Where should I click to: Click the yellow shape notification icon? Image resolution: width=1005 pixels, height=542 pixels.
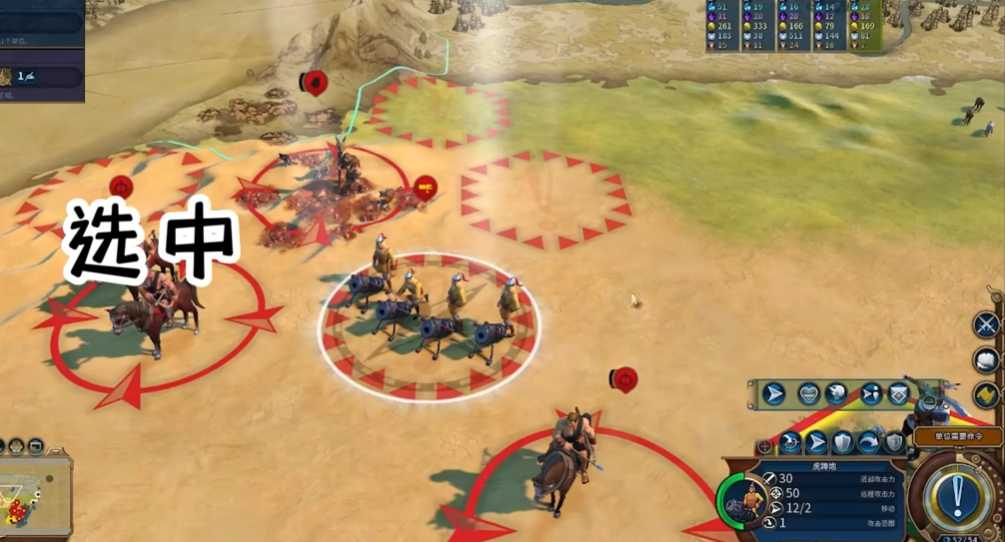coord(987,394)
